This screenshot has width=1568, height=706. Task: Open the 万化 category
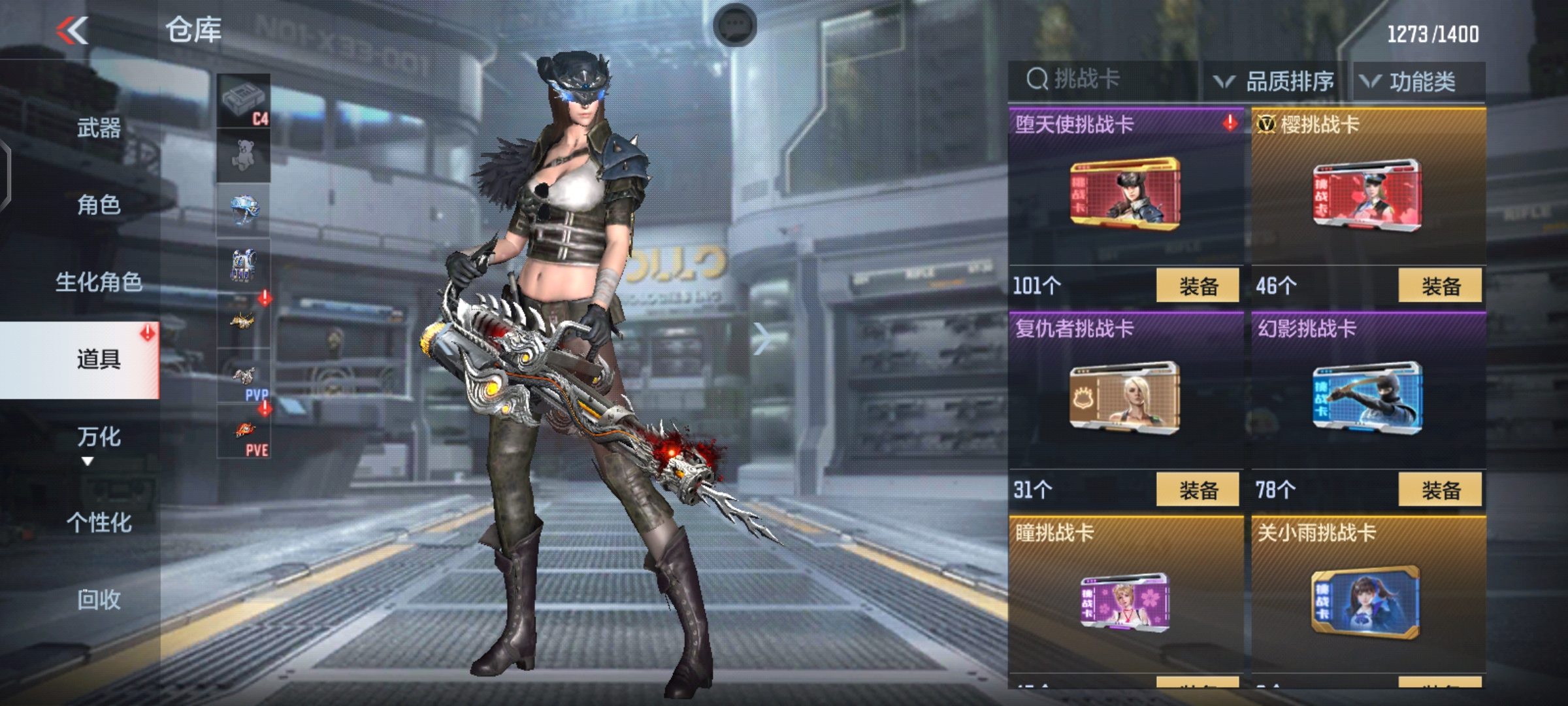click(99, 437)
